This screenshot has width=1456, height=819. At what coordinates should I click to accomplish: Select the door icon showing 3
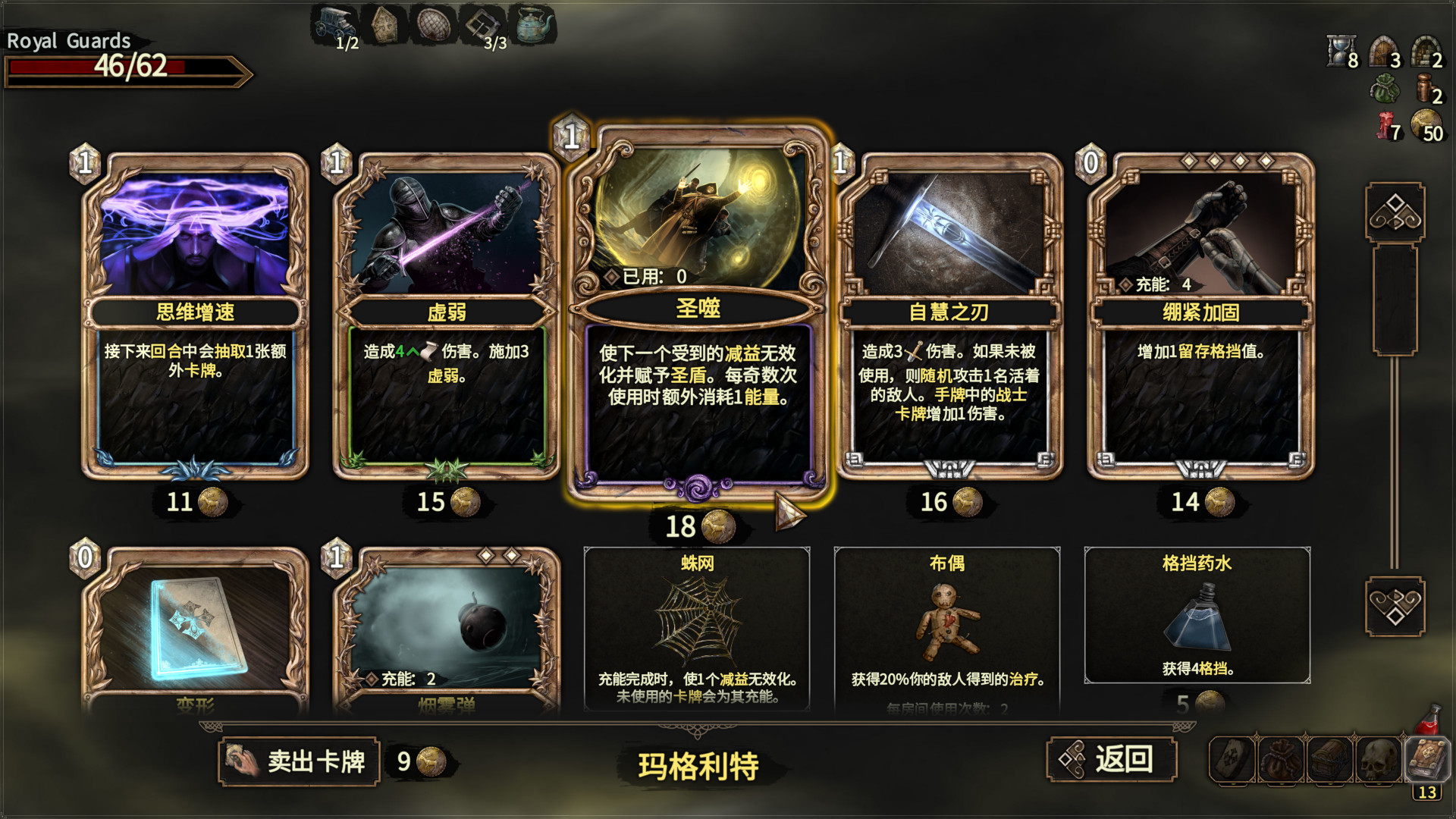click(x=1382, y=53)
